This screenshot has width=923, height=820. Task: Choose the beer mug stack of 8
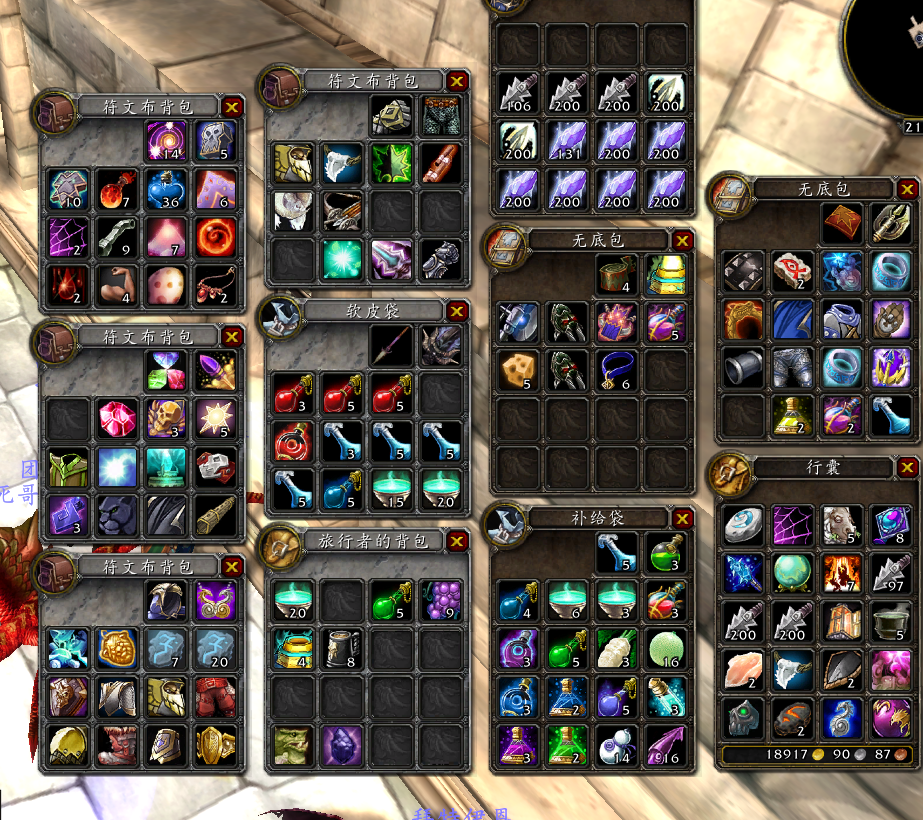(x=342, y=648)
